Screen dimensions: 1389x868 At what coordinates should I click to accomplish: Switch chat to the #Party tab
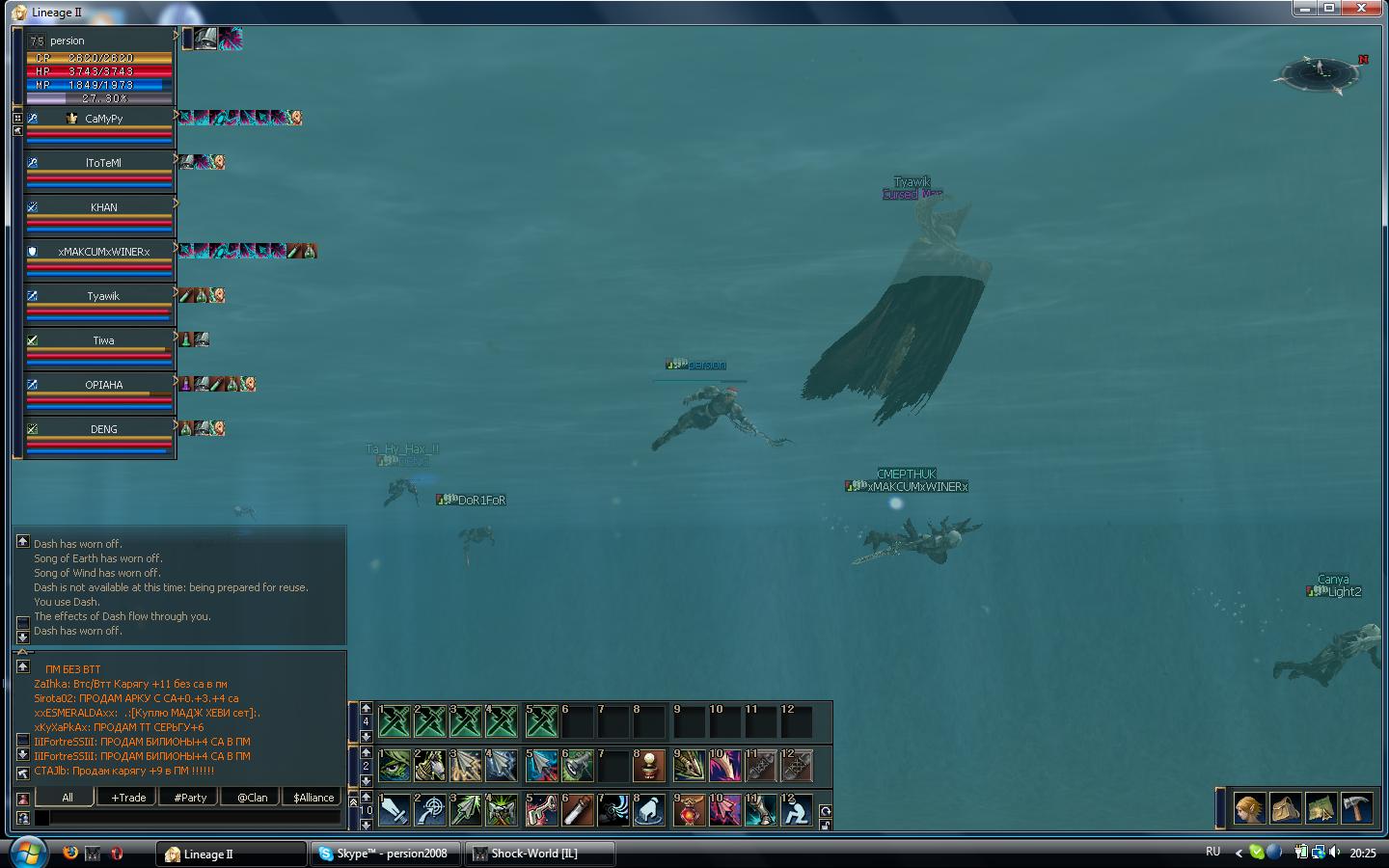[190, 798]
